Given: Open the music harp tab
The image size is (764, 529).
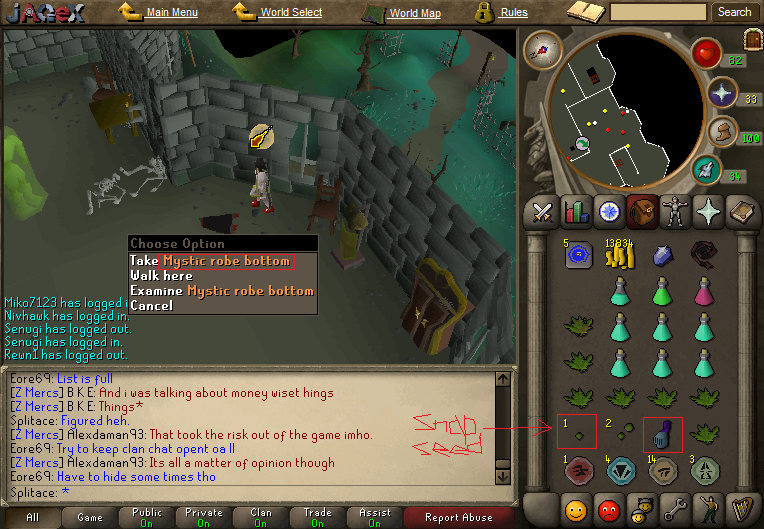Looking at the screenshot, I should tap(740, 509).
